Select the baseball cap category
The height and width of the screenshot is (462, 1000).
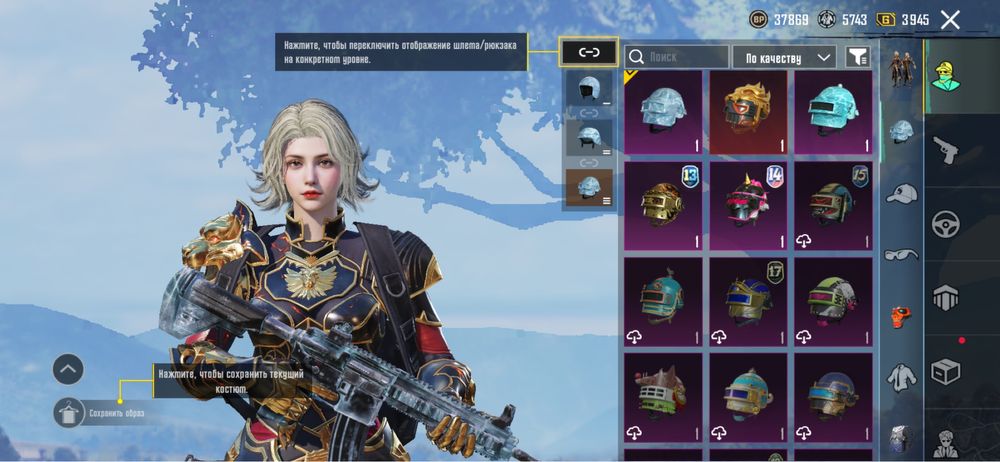click(901, 193)
